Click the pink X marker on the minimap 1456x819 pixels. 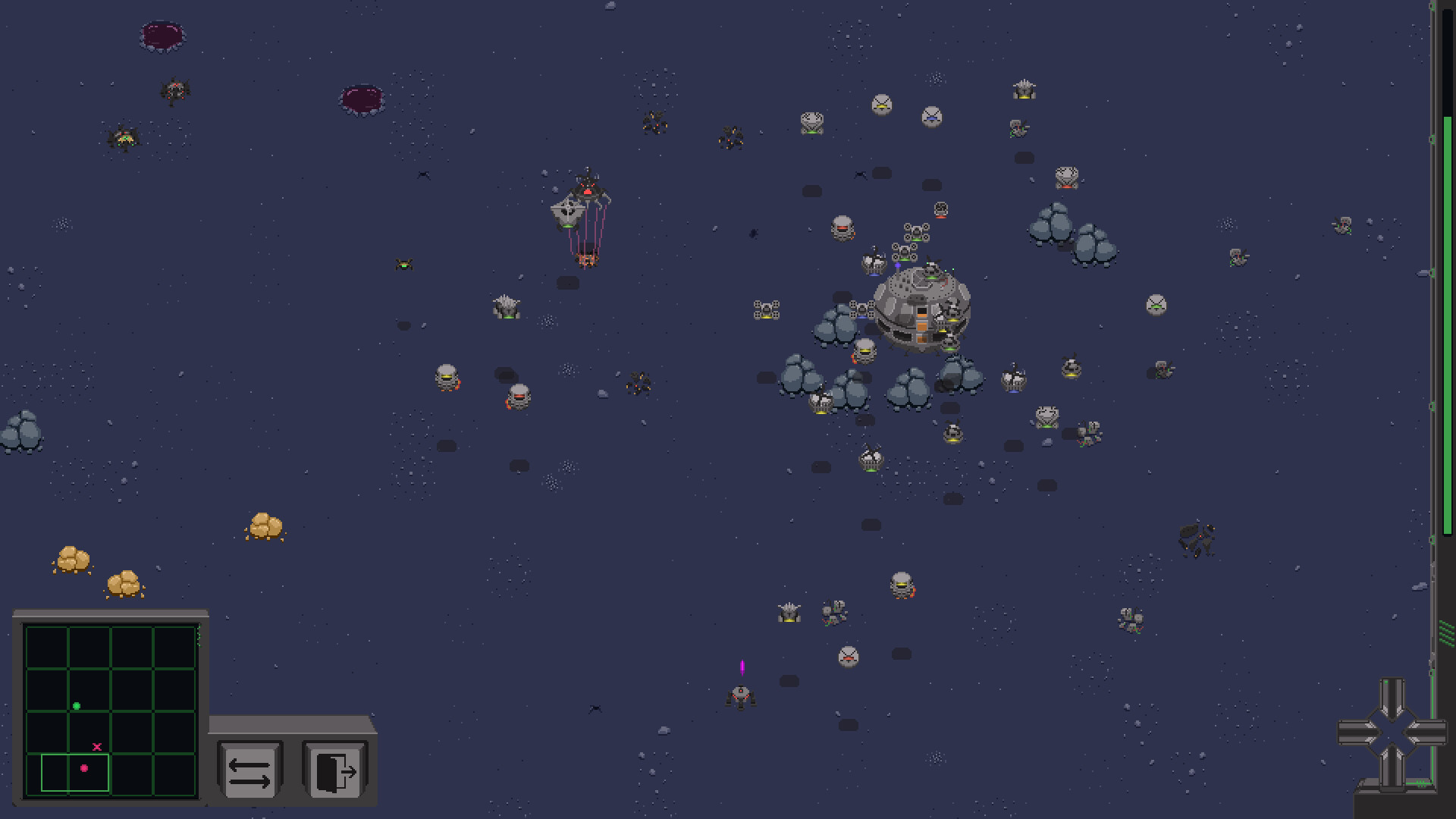[x=97, y=746]
